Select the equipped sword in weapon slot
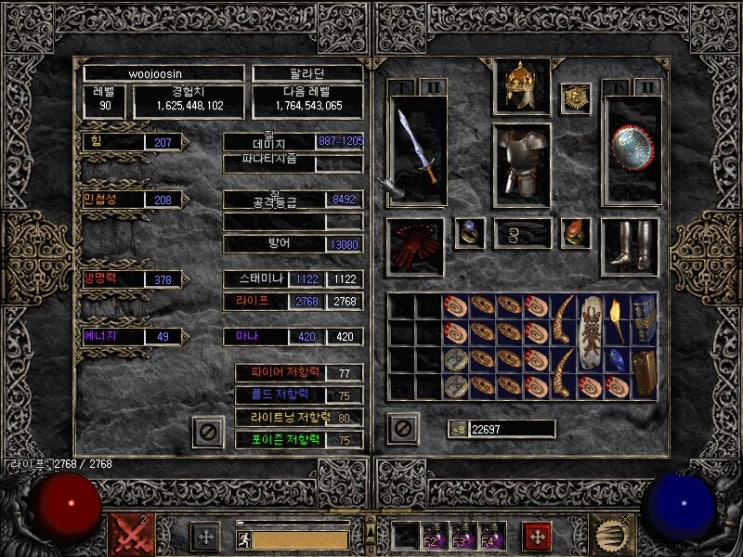The width and height of the screenshot is (743, 557). 416,150
